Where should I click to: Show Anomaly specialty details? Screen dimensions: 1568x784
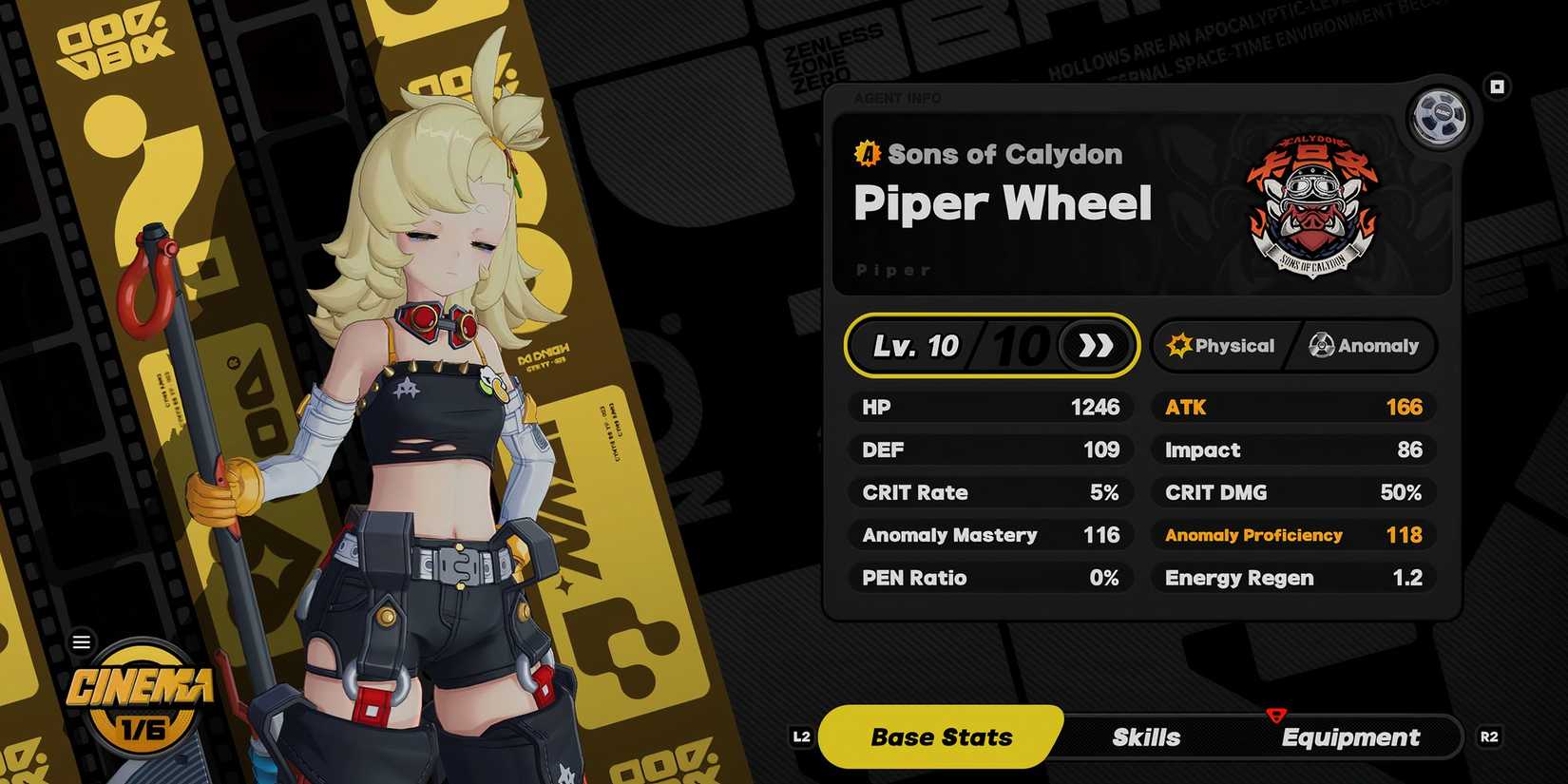point(1364,346)
